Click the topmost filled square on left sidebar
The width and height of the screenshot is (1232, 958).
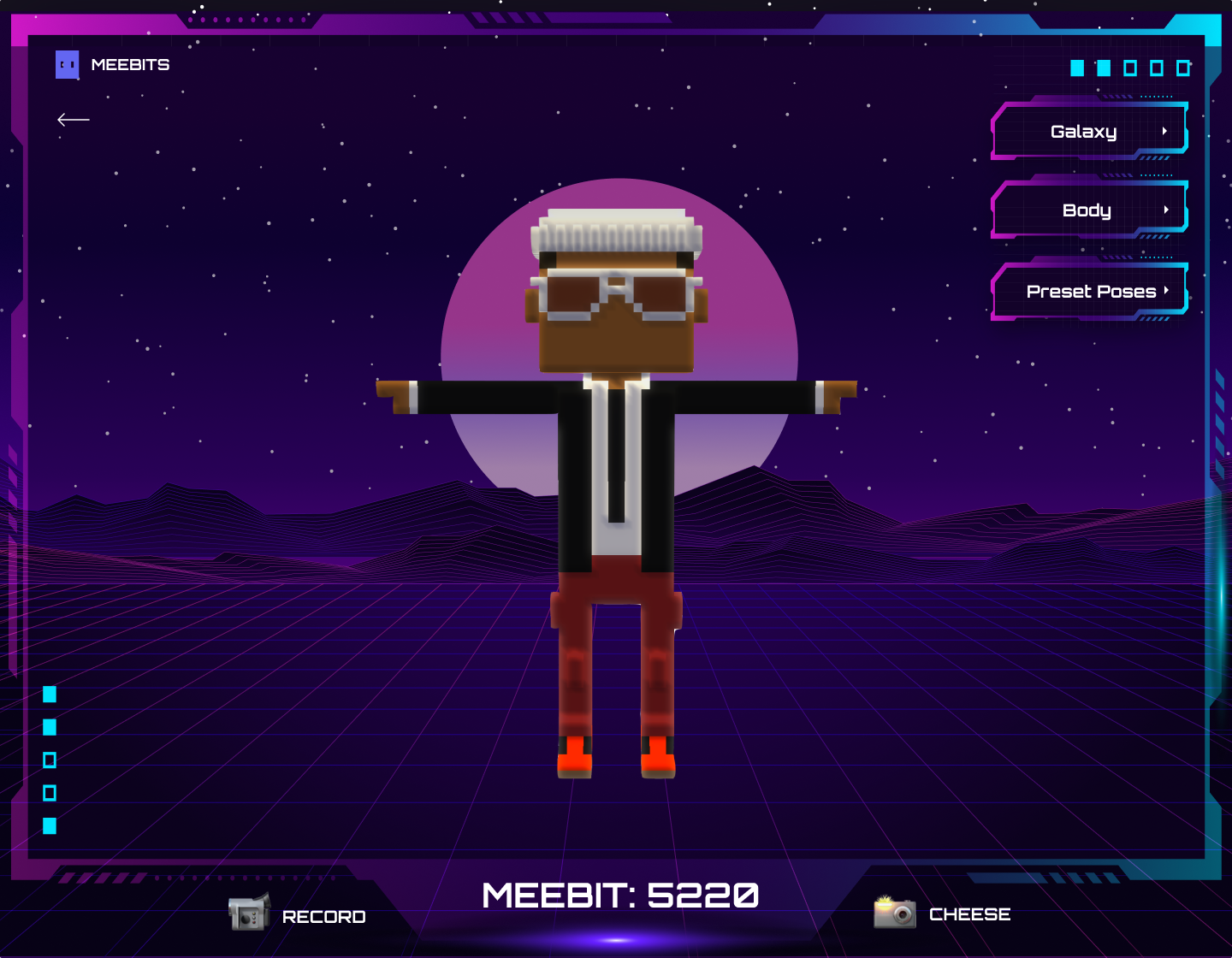50,695
